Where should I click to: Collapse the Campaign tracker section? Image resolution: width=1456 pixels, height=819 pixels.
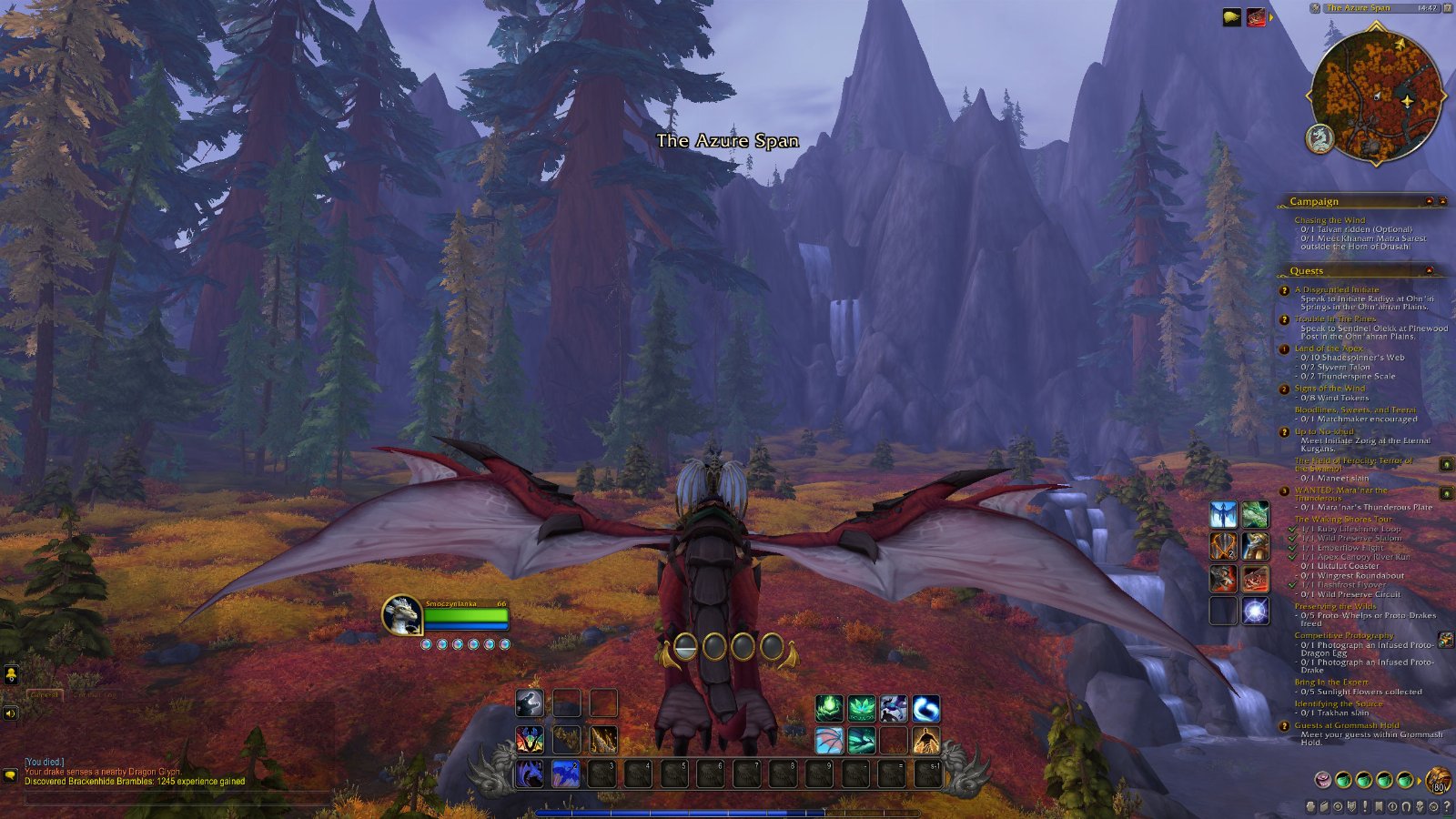[1429, 201]
